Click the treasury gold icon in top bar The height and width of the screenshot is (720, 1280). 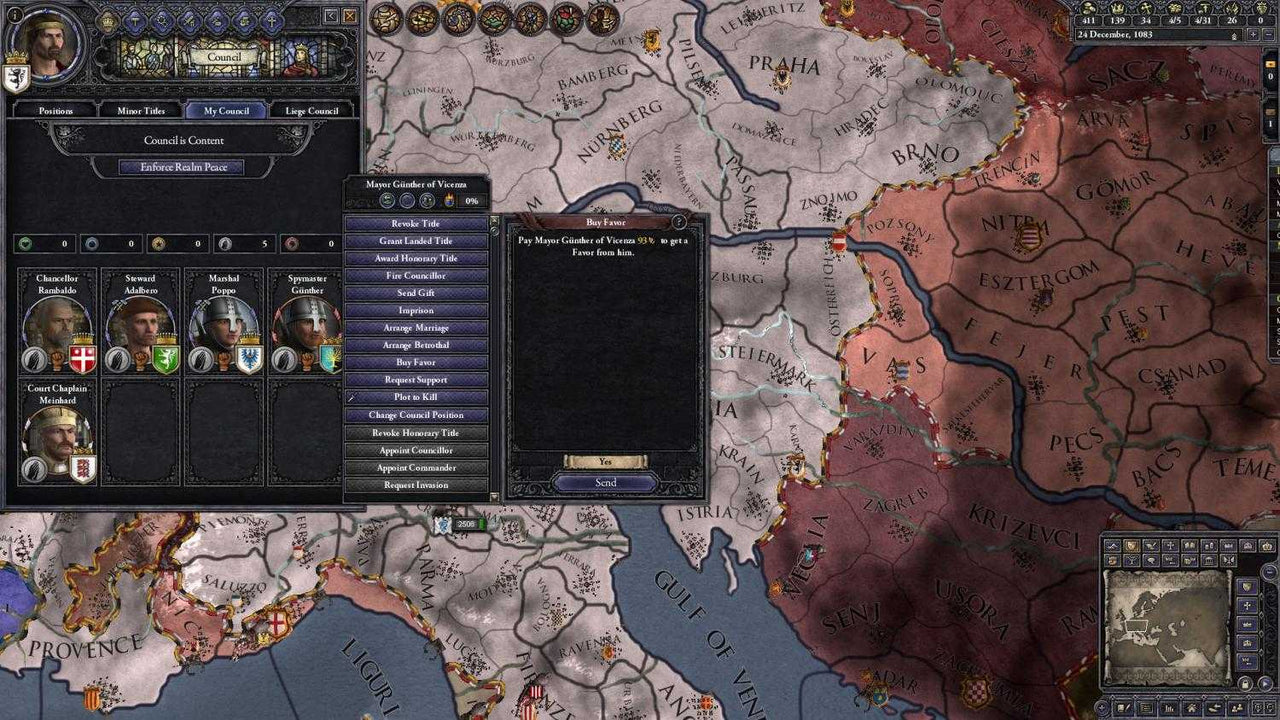[1089, 9]
